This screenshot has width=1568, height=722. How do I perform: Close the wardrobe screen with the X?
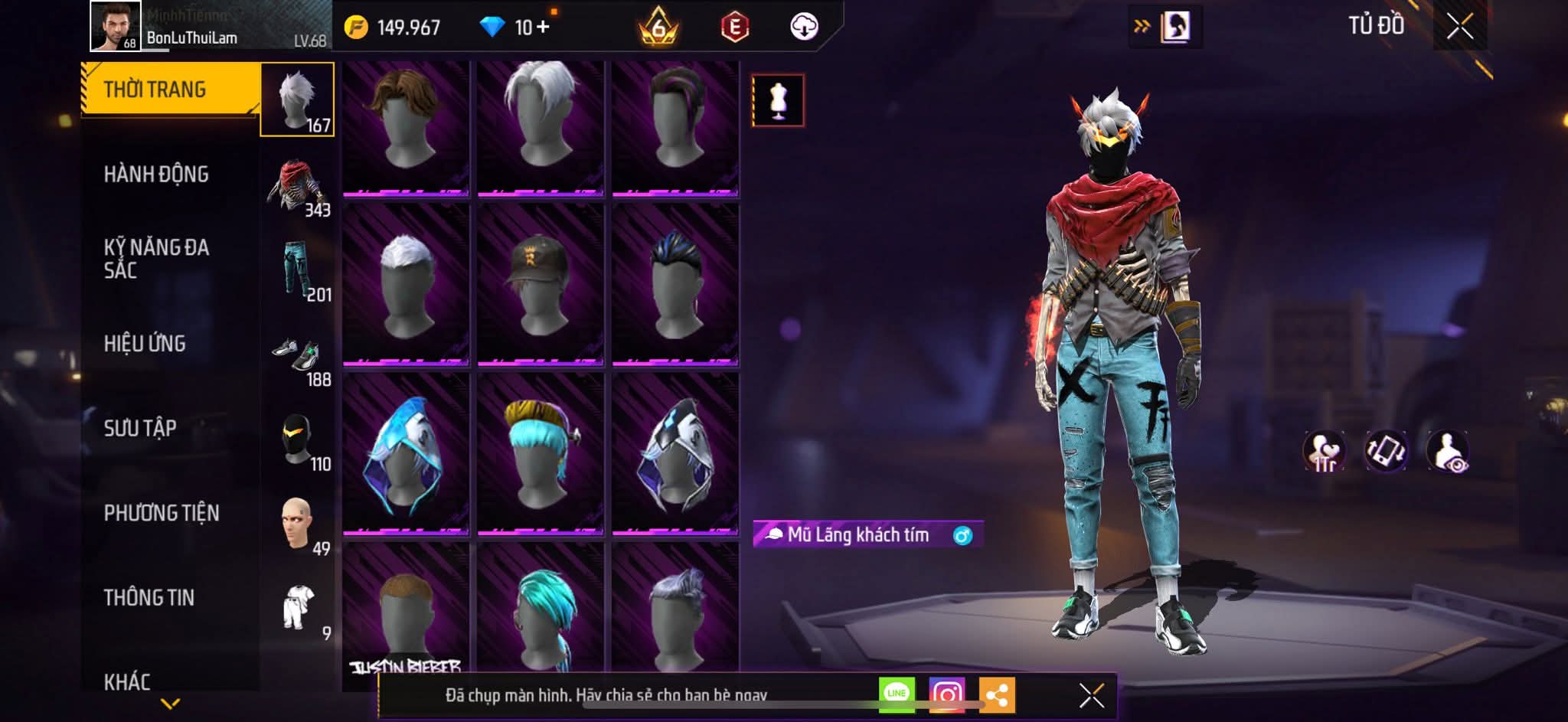click(1459, 27)
